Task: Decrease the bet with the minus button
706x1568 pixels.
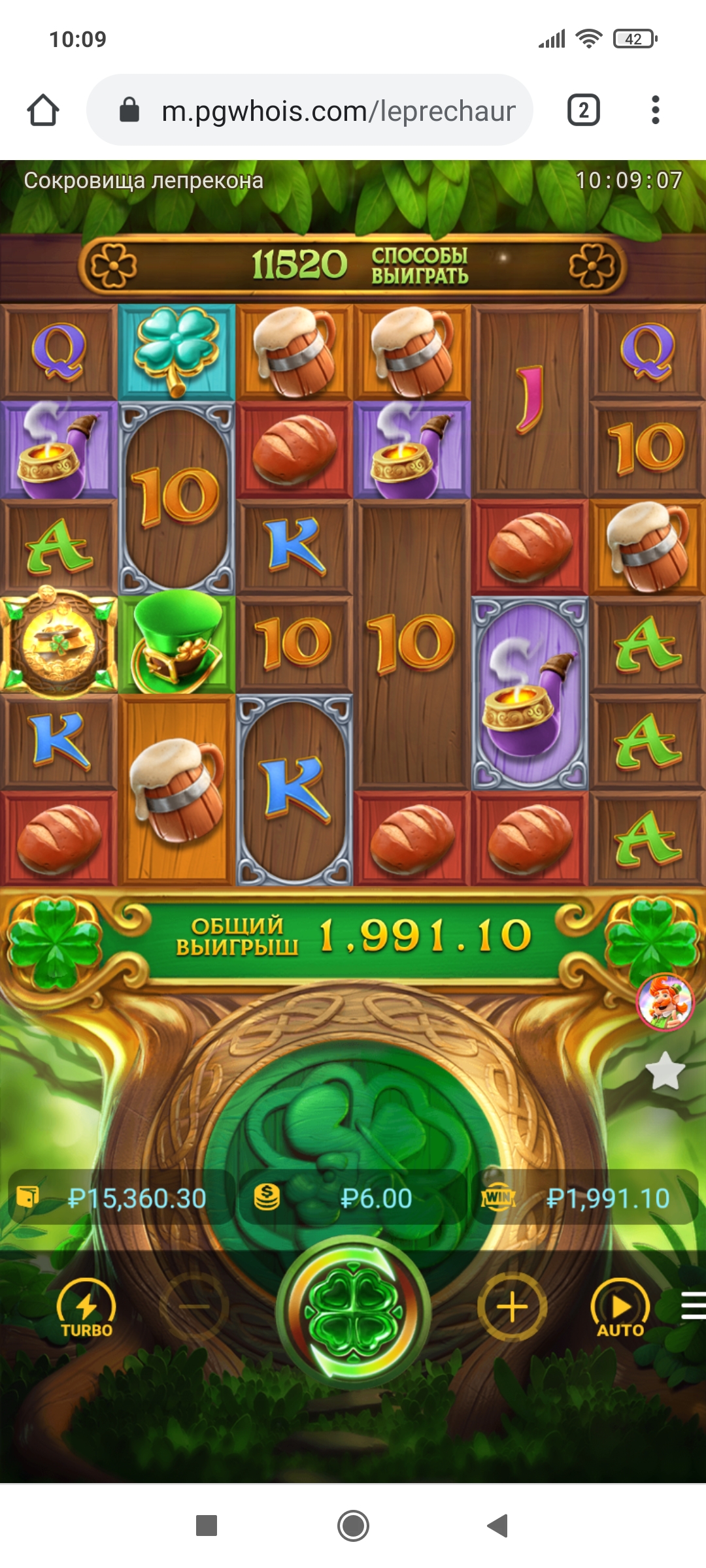Action: coord(194,1307)
